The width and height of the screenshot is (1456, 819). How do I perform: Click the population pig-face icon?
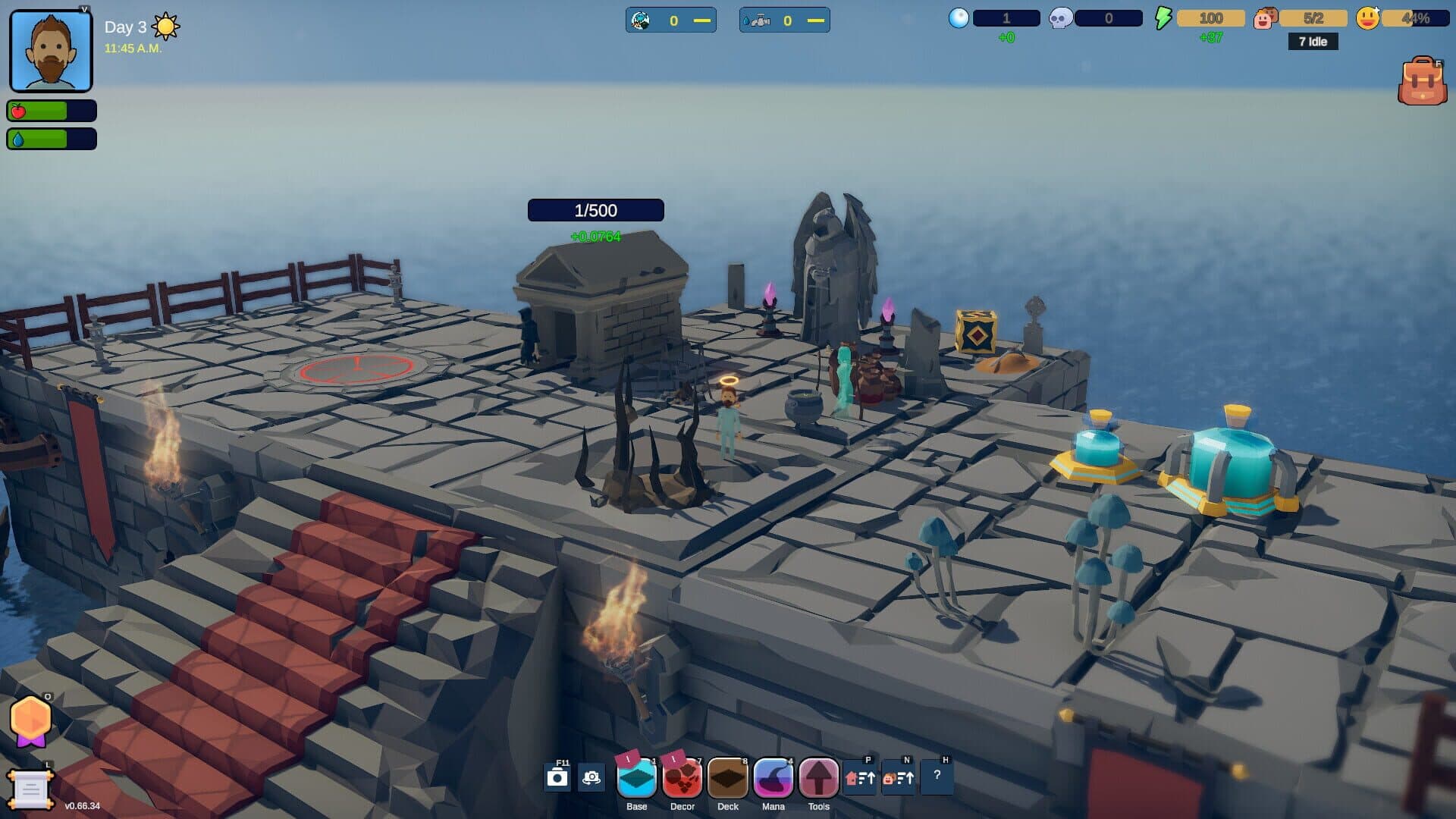(1264, 18)
